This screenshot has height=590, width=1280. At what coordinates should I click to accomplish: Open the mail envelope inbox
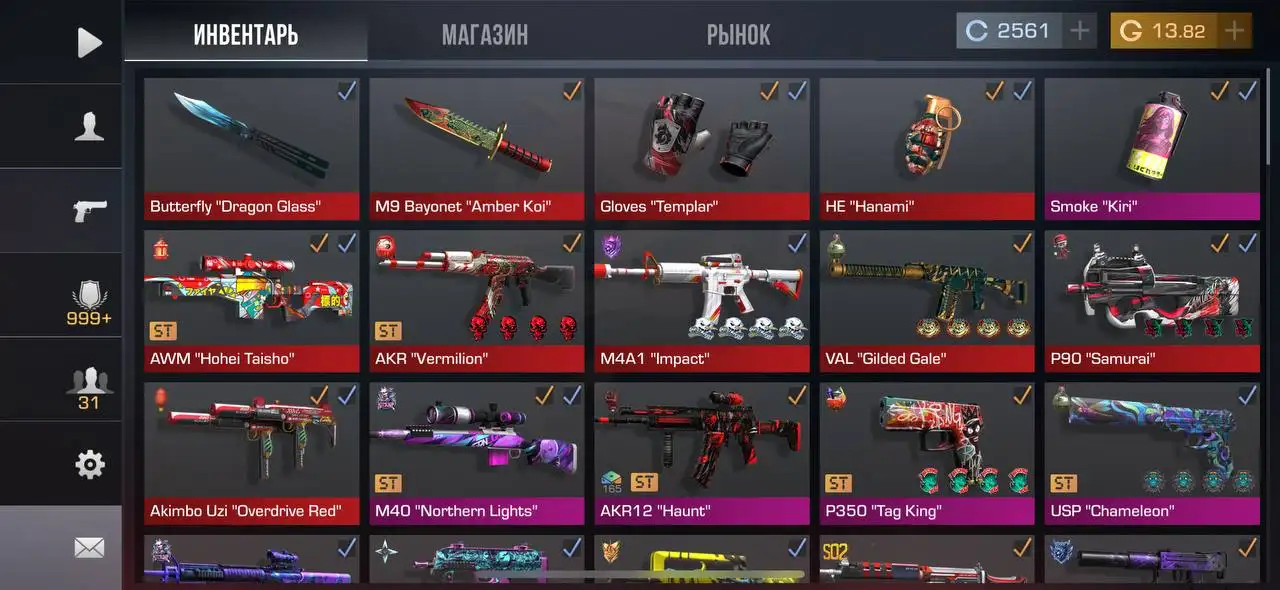[89, 547]
